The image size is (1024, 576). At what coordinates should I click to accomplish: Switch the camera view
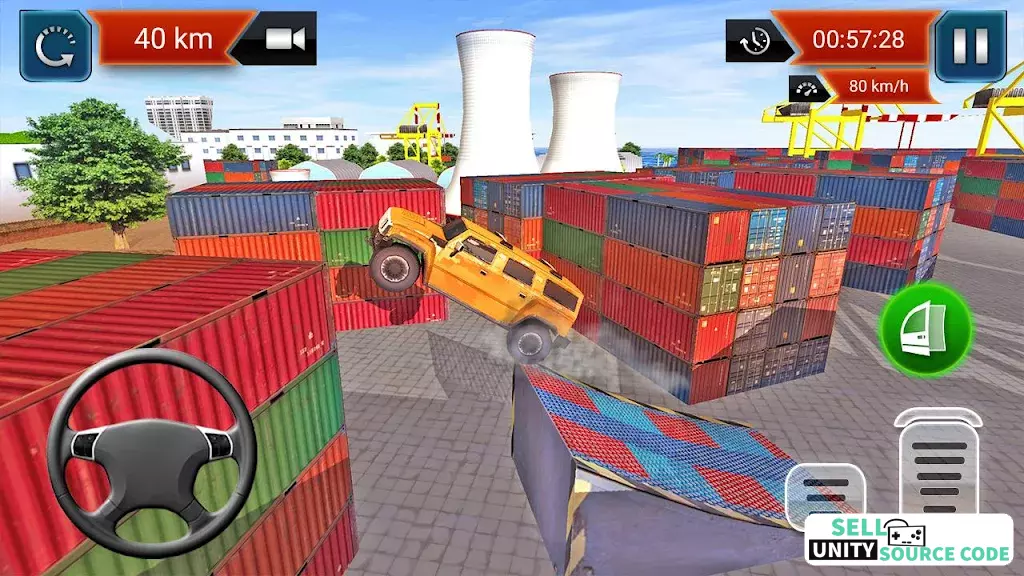click(x=283, y=39)
